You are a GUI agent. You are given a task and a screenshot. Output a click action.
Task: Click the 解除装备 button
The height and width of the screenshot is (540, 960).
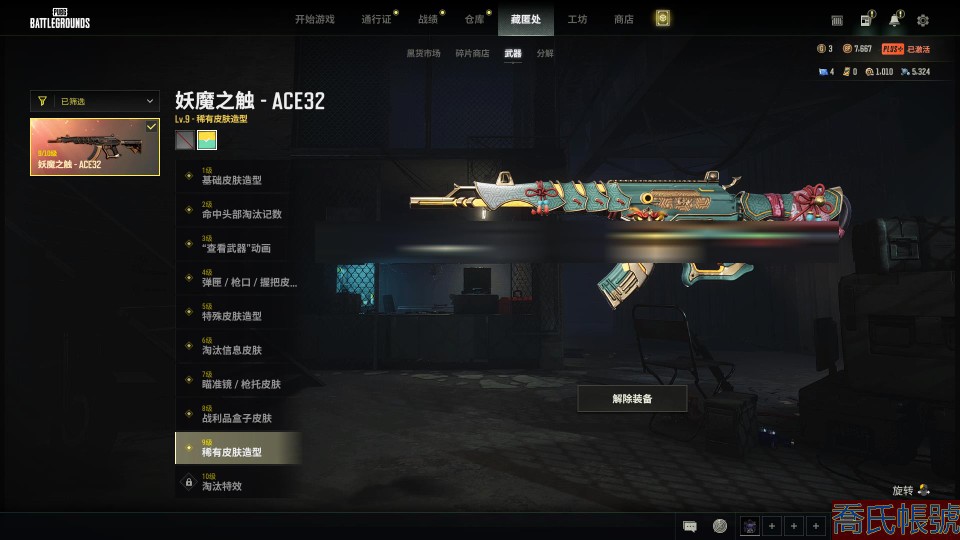click(632, 398)
